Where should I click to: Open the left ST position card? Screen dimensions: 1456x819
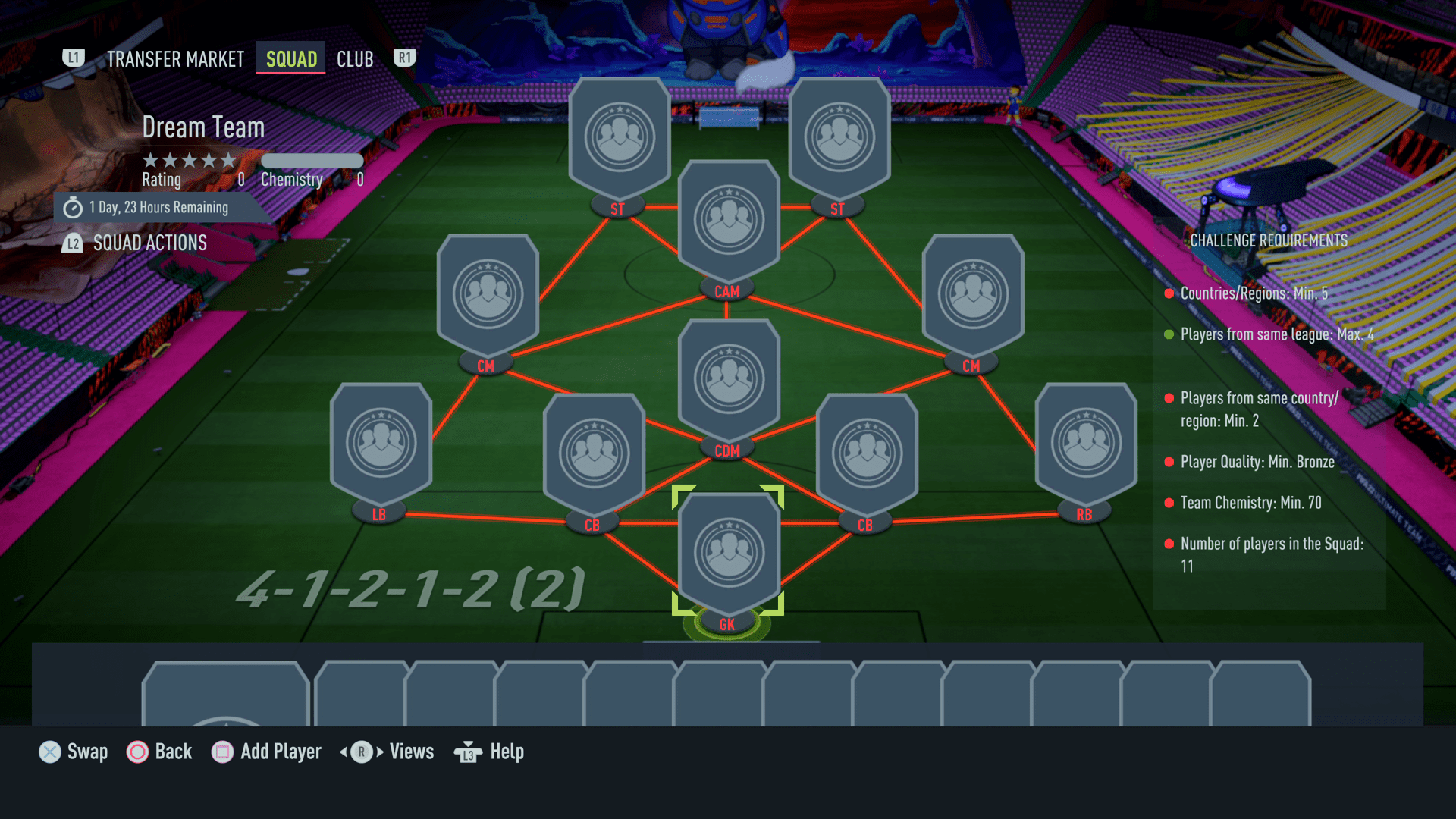point(620,136)
